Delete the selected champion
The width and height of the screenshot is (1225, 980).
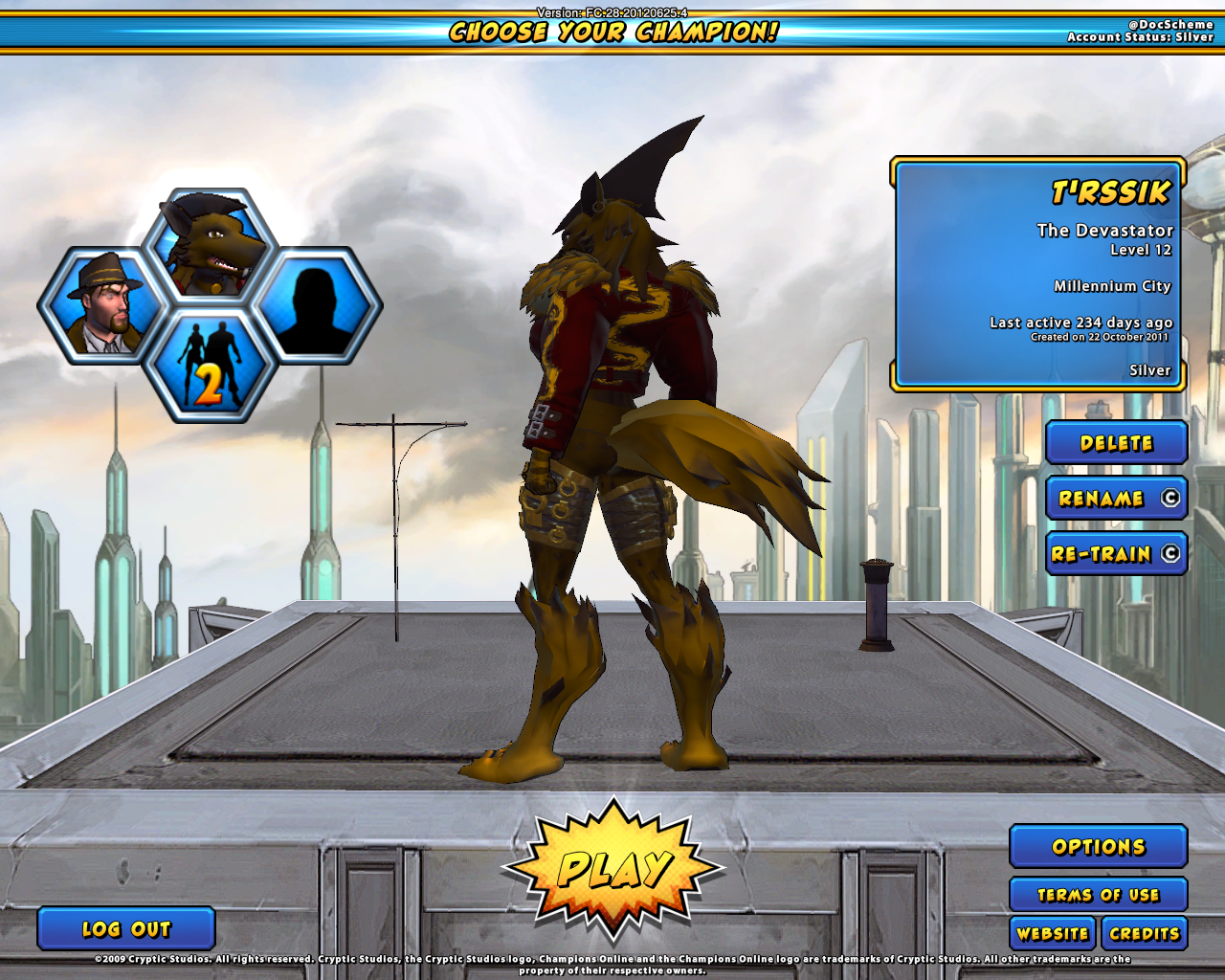point(1116,443)
